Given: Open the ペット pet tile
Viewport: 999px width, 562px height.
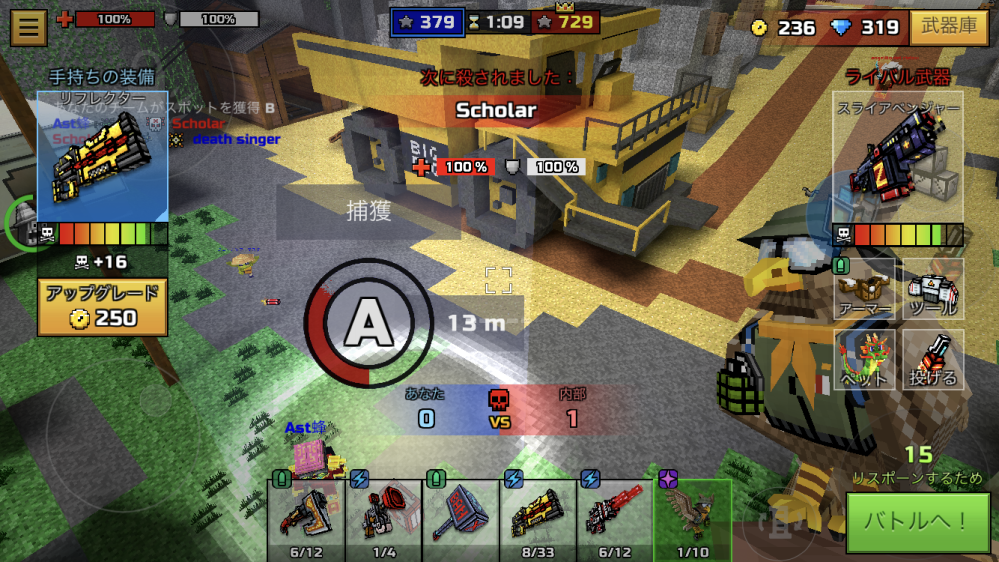Looking at the screenshot, I should coord(865,360).
